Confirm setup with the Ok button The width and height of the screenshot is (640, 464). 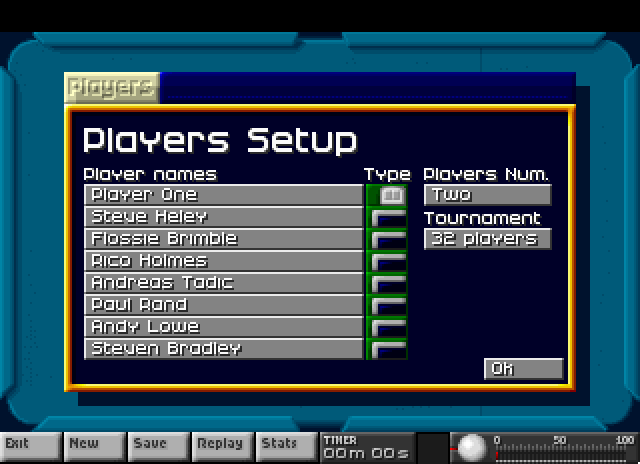pyautogui.click(x=523, y=369)
